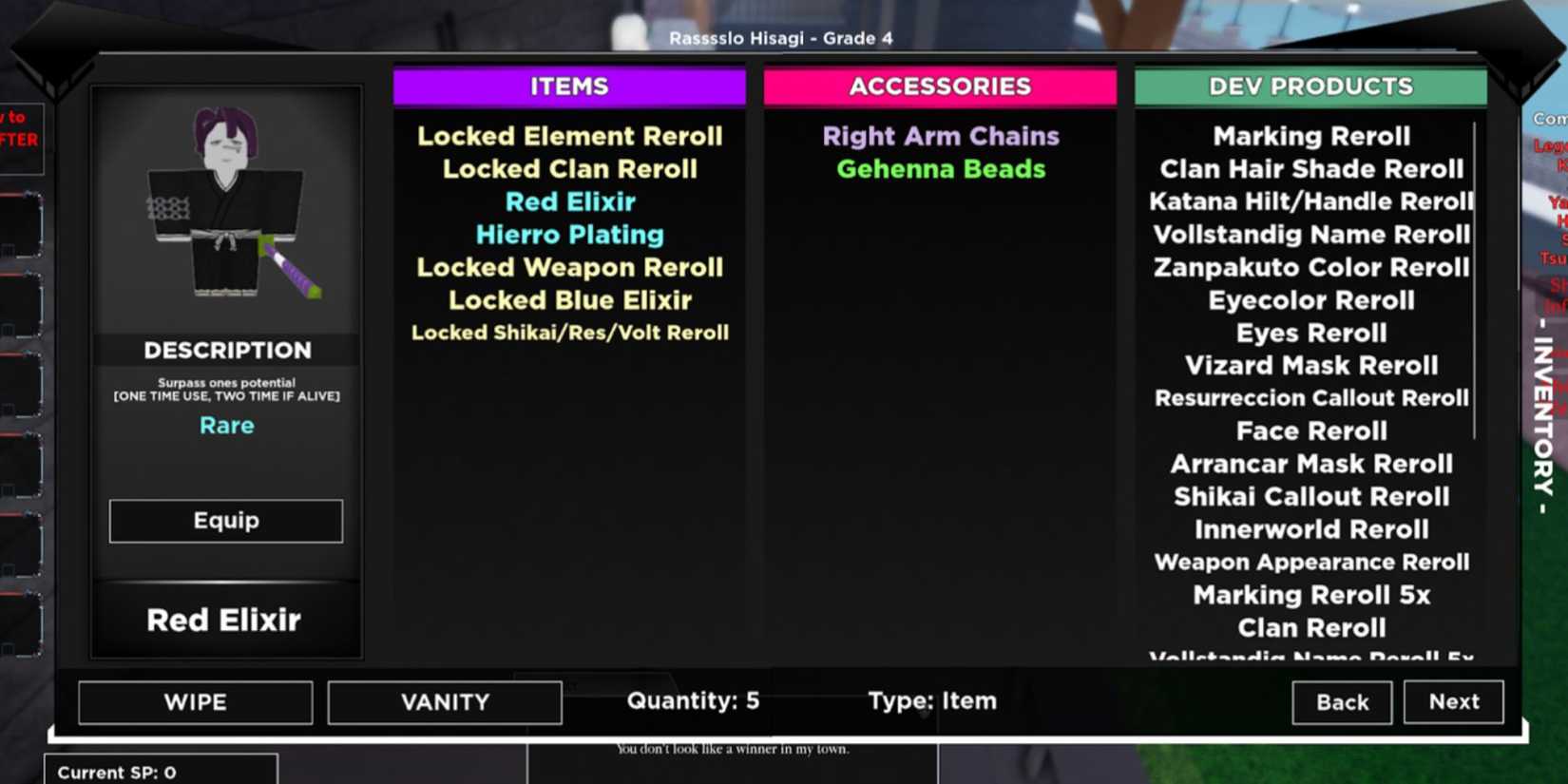Choose Innerworld Reroll product

[x=1311, y=529]
